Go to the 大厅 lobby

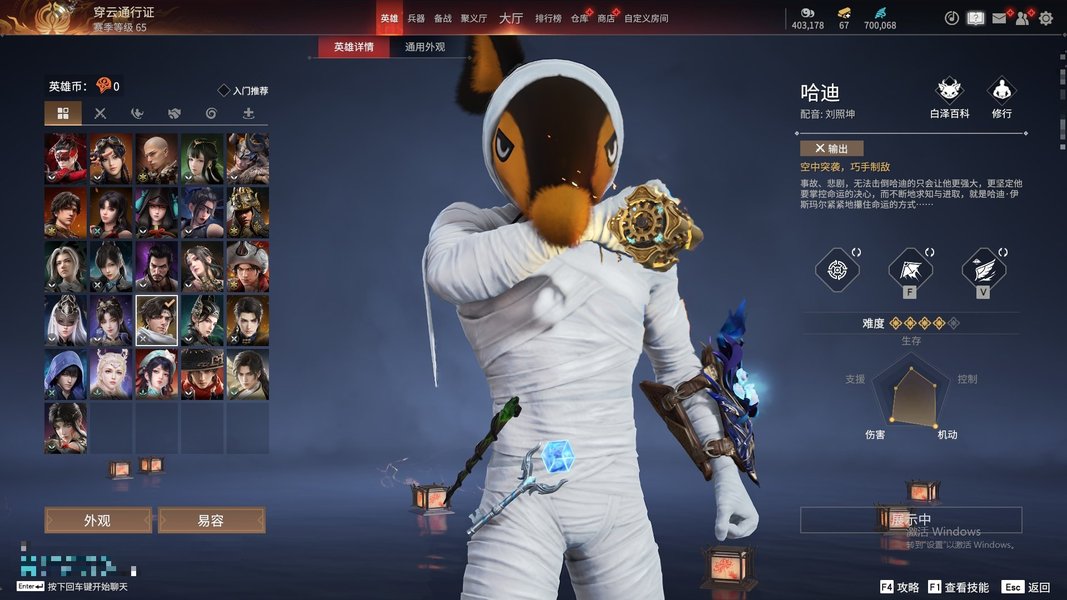click(x=510, y=18)
